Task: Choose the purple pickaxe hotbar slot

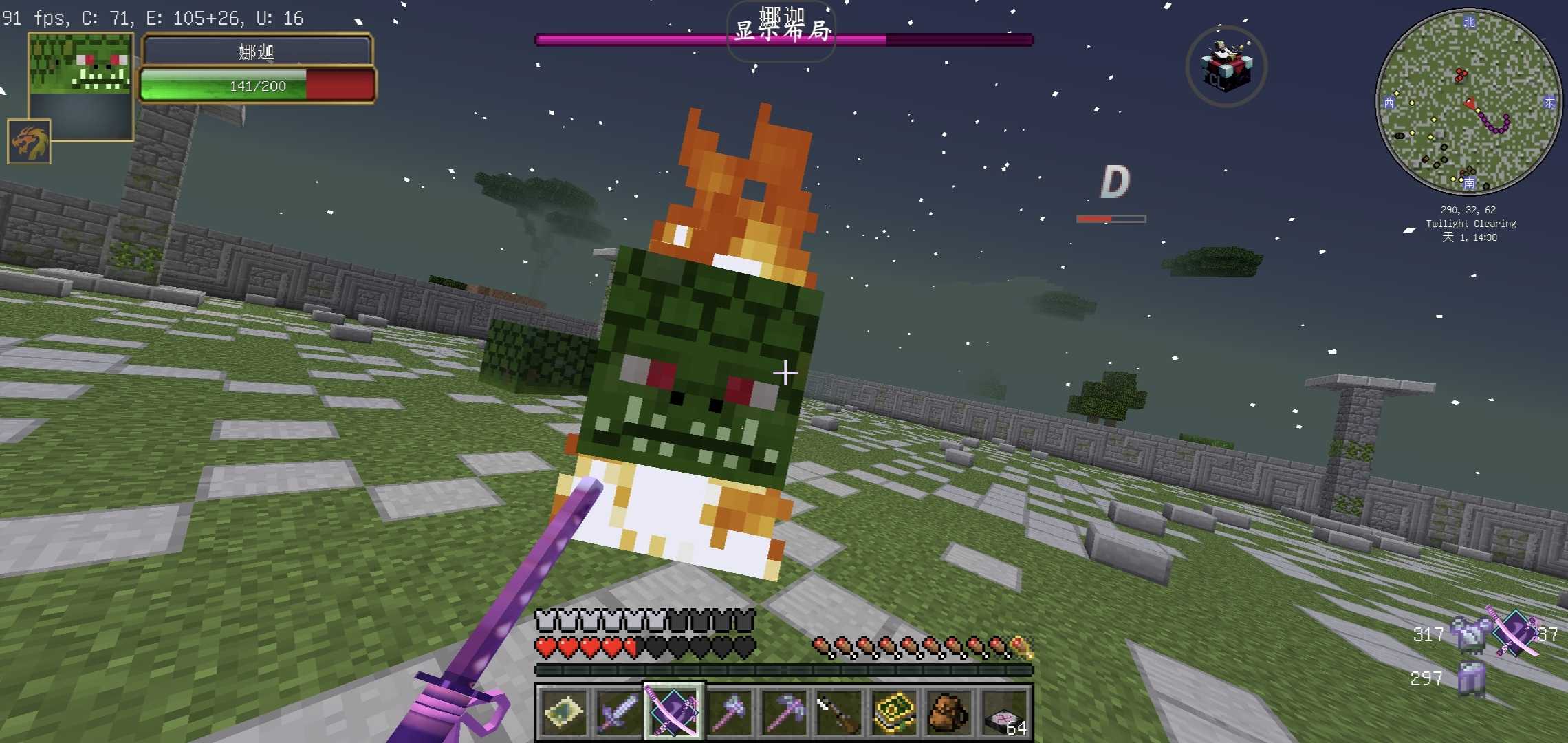Action: pyautogui.click(x=783, y=712)
